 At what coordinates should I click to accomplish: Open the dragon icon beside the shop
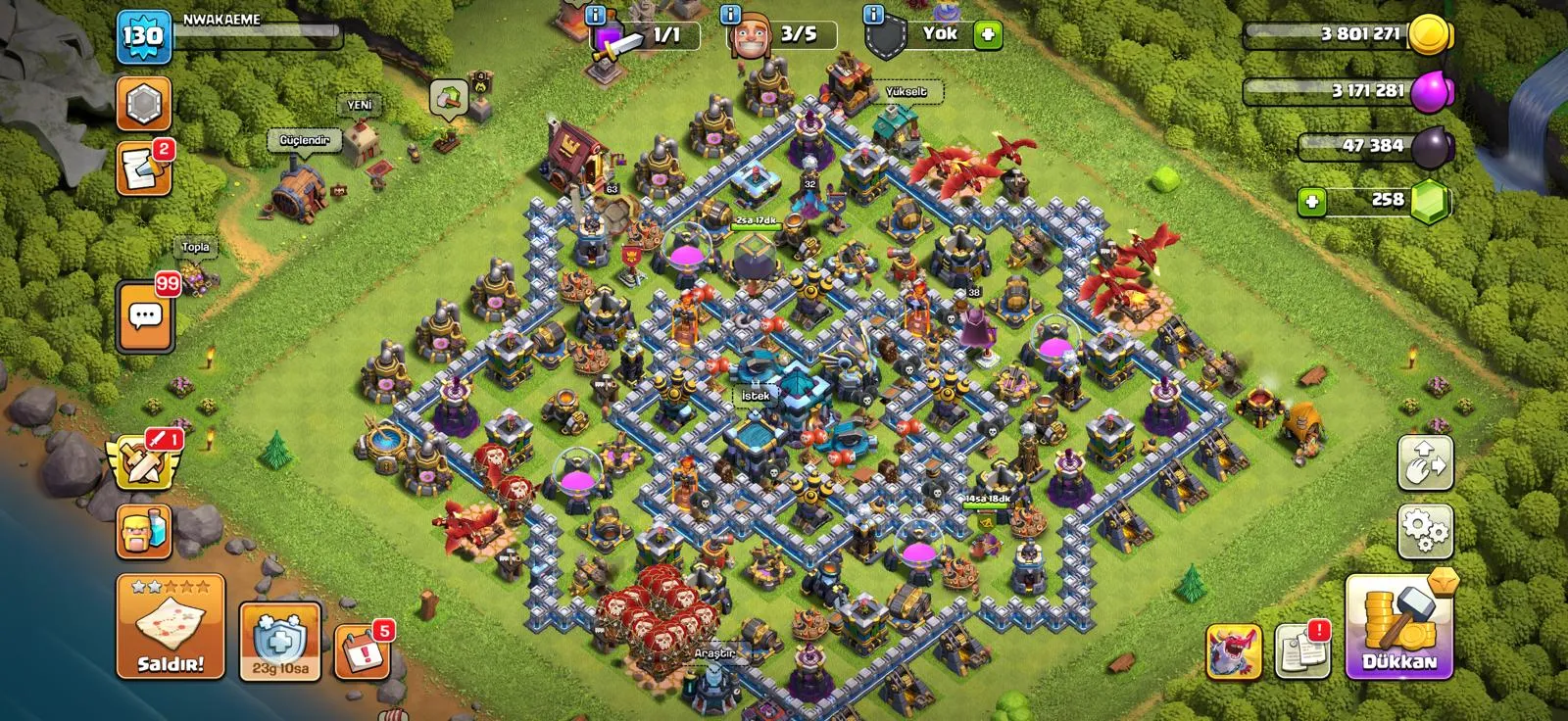(x=1234, y=649)
